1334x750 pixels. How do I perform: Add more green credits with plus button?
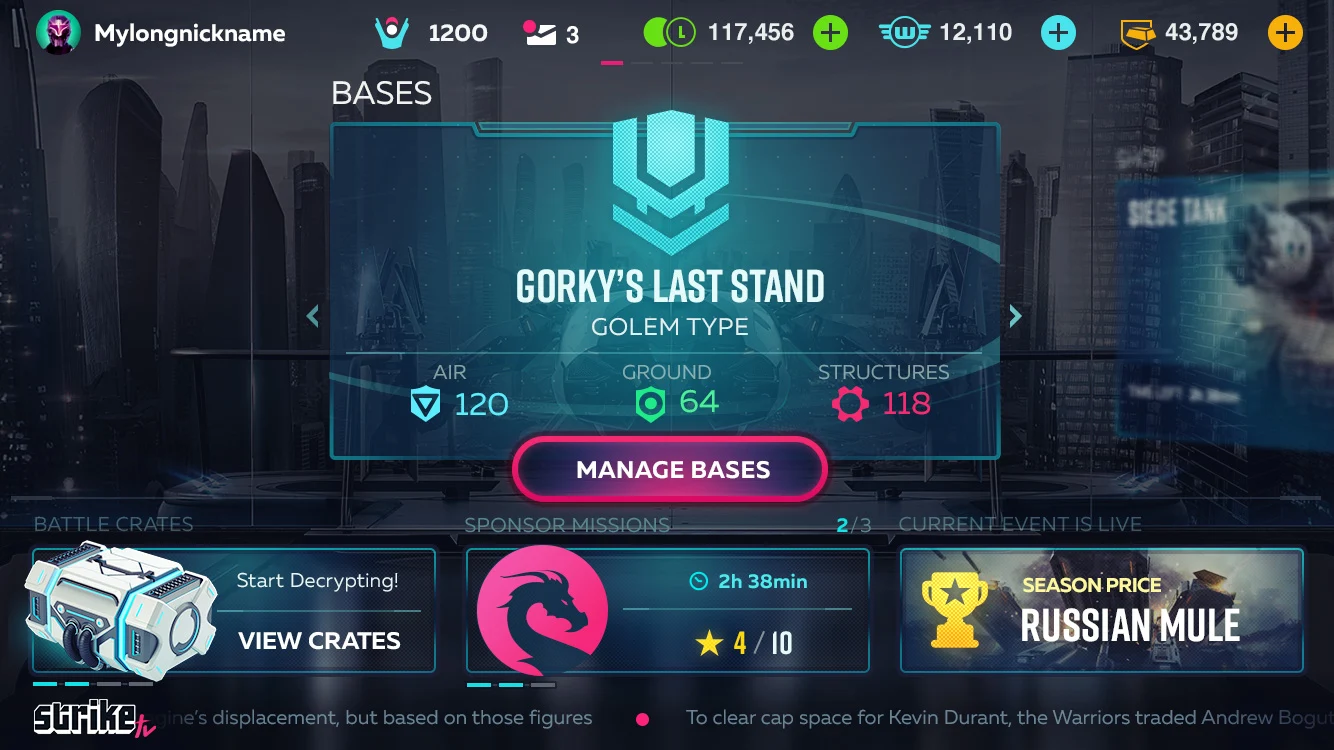829,33
